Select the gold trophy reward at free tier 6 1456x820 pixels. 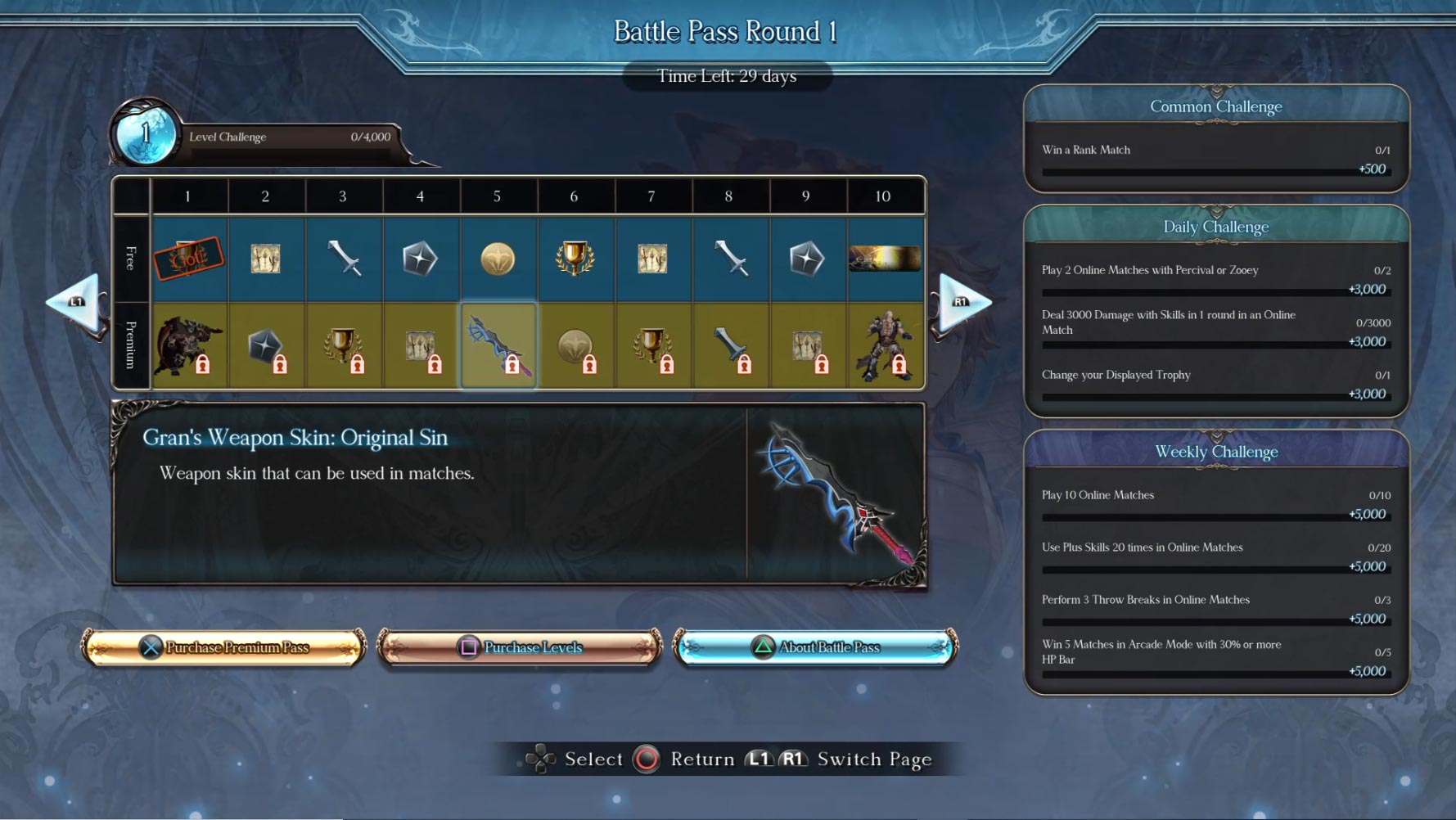pyautogui.click(x=575, y=259)
